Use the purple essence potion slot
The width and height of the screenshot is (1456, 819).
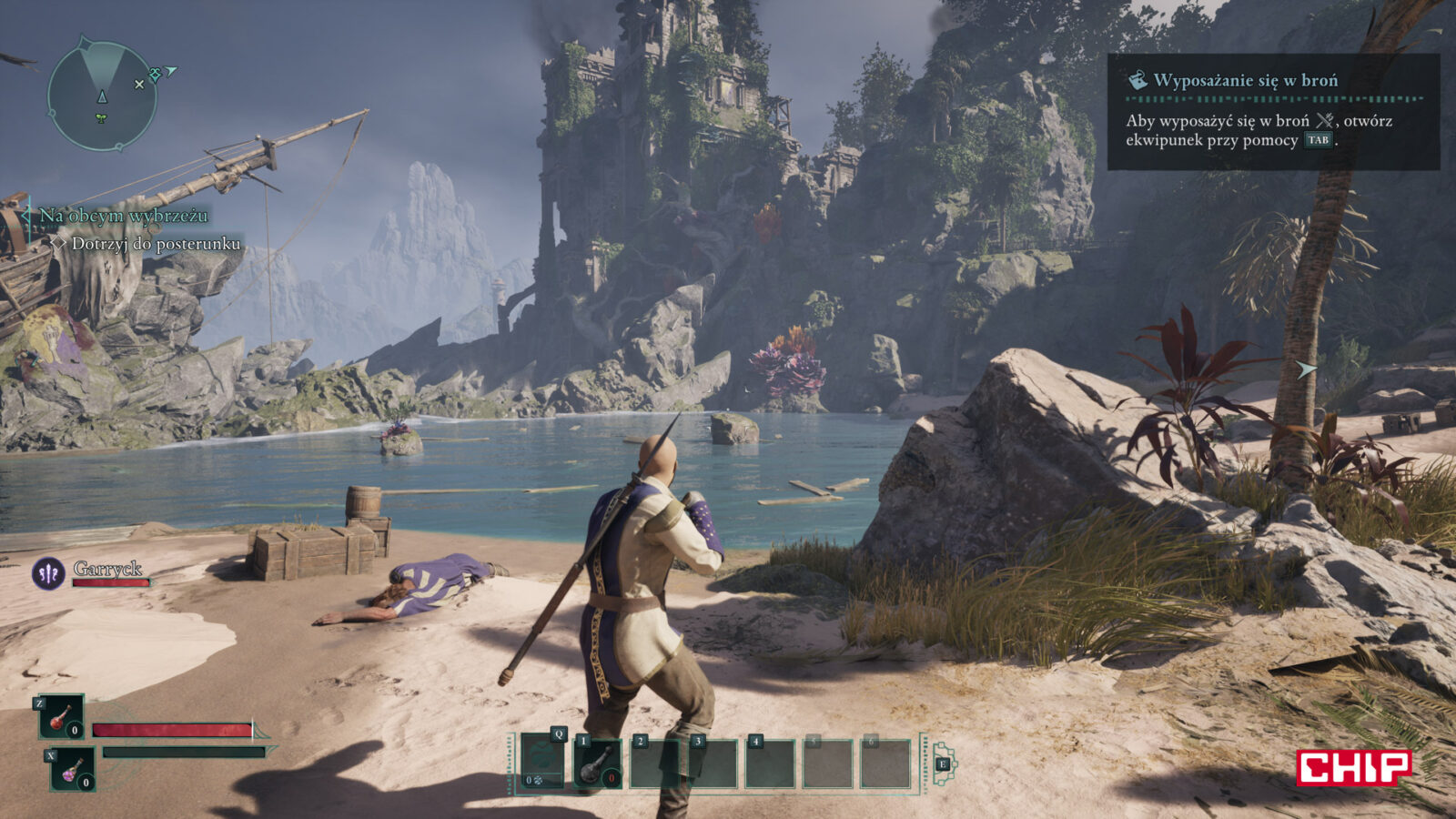(x=72, y=769)
